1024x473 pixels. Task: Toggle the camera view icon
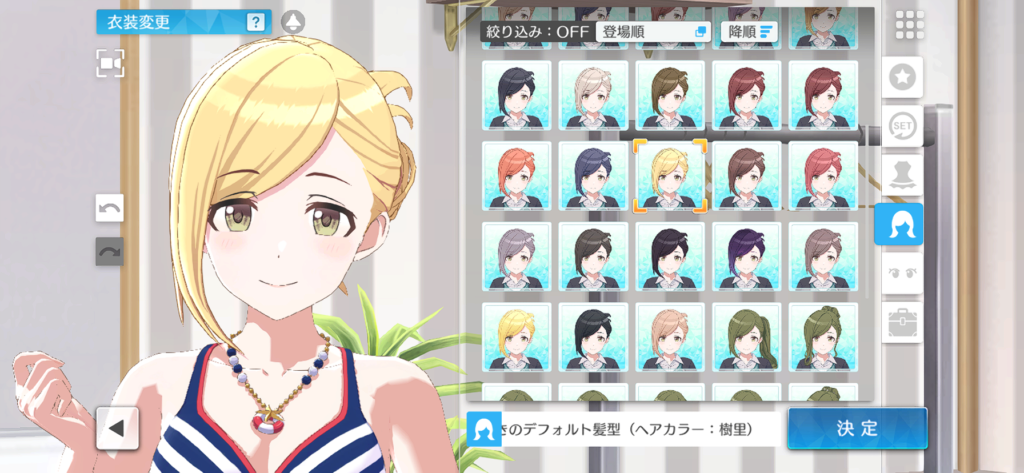110,63
